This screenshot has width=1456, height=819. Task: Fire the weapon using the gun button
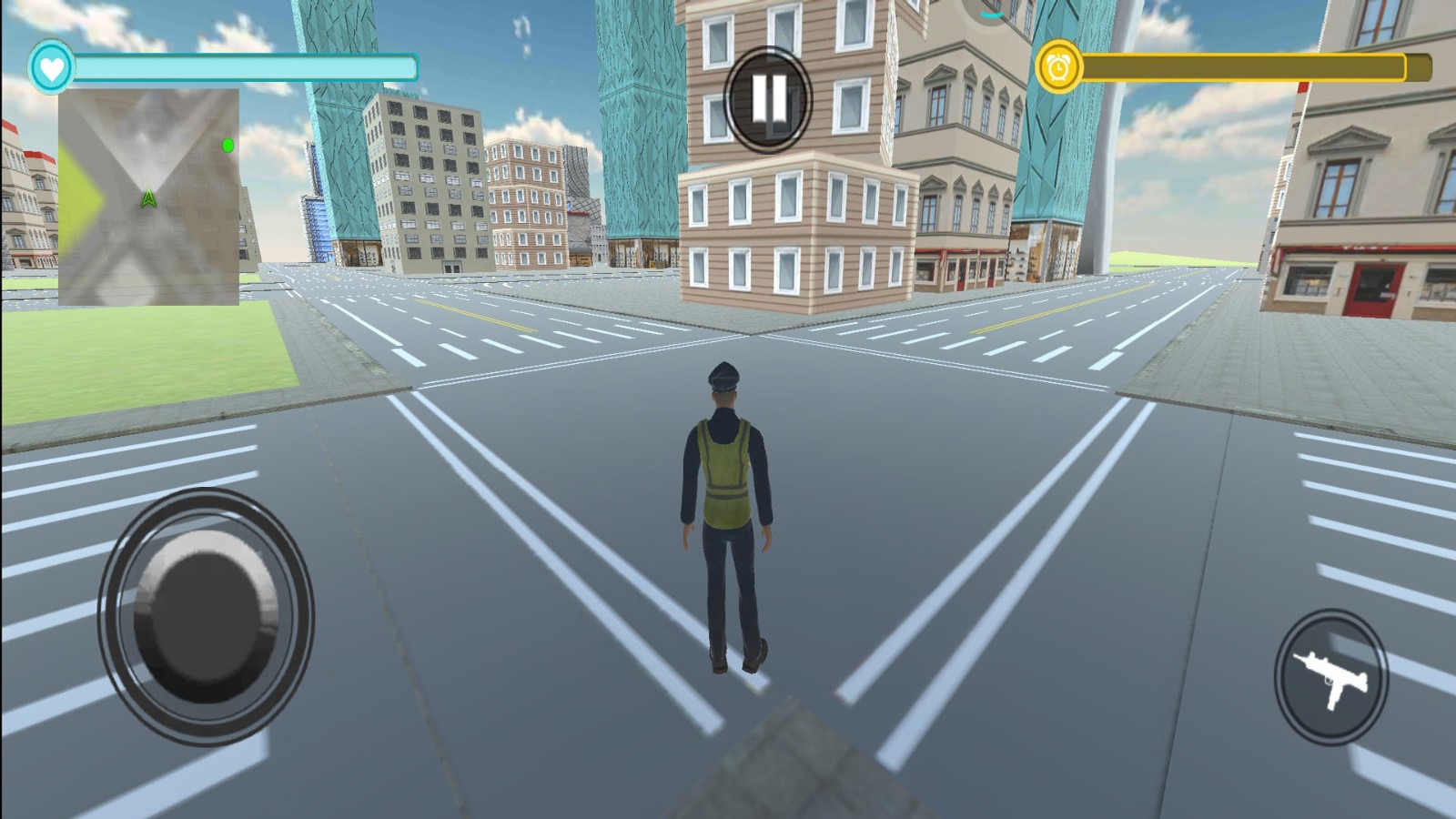(x=1330, y=677)
